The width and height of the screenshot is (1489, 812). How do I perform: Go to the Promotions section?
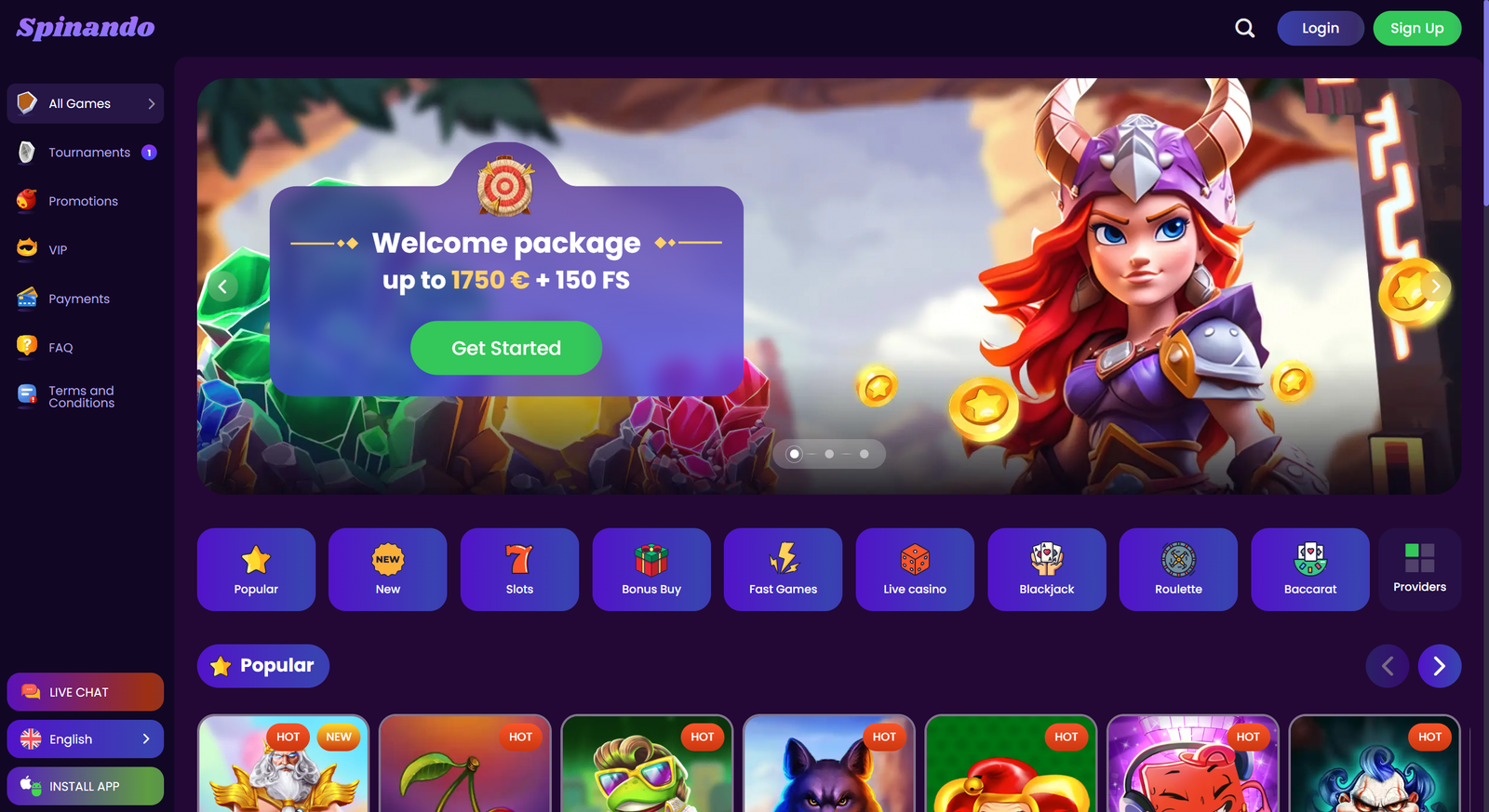[83, 201]
